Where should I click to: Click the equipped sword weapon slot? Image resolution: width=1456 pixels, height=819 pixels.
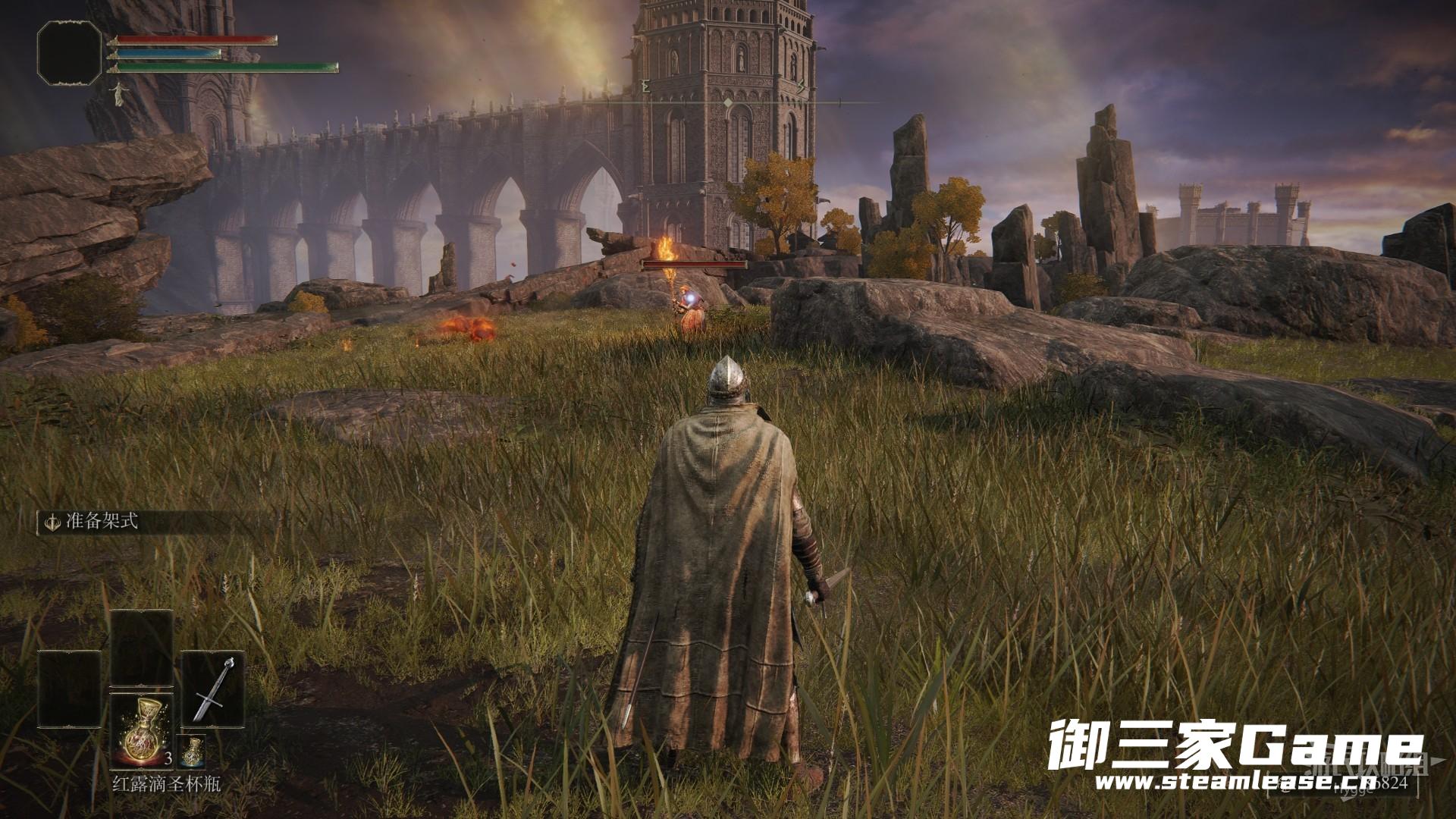[x=213, y=689]
